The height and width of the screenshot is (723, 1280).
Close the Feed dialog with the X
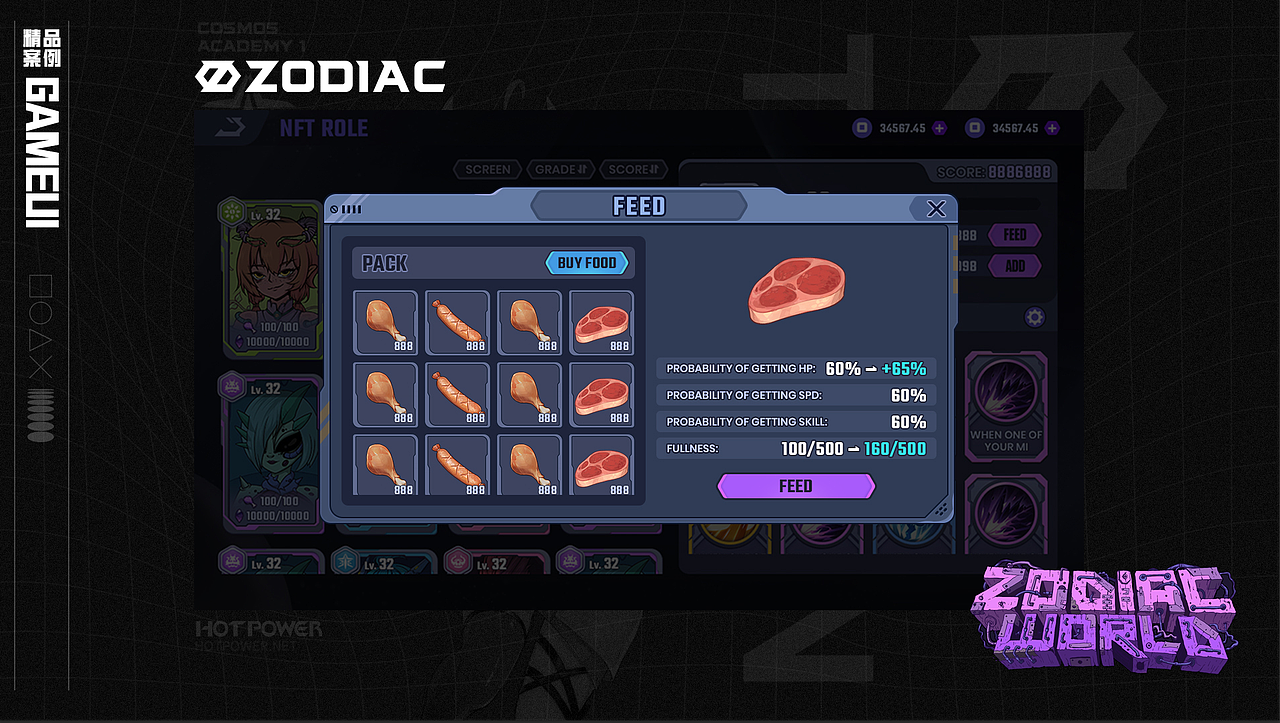pos(936,208)
